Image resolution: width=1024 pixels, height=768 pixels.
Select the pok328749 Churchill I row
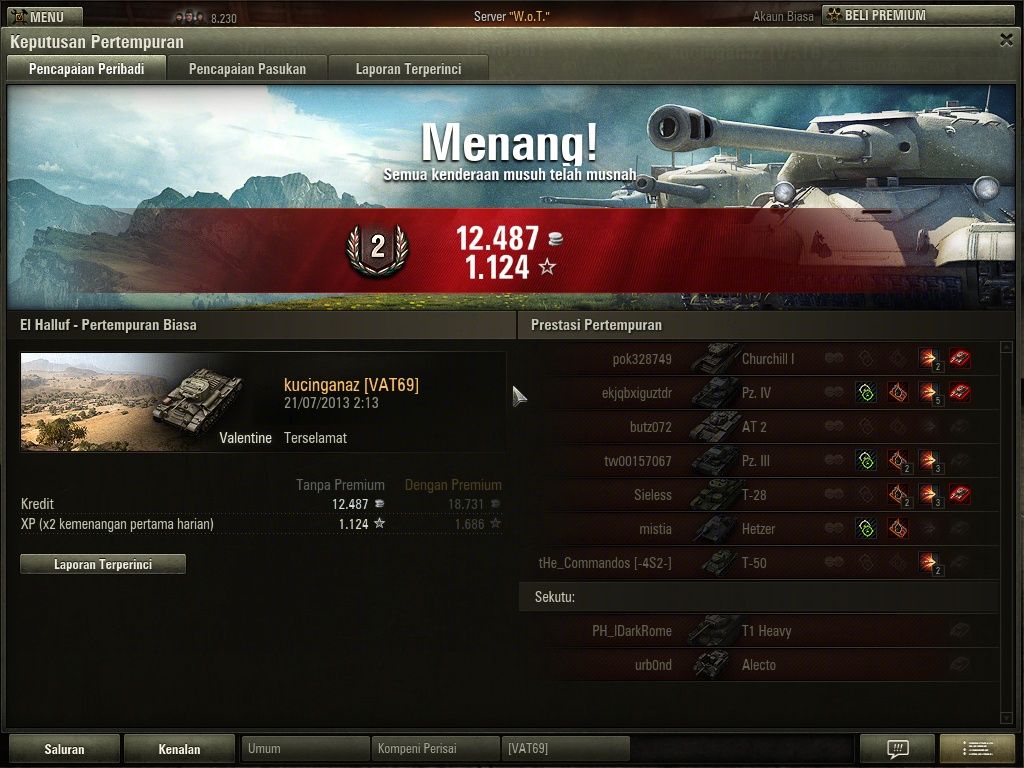(758, 359)
